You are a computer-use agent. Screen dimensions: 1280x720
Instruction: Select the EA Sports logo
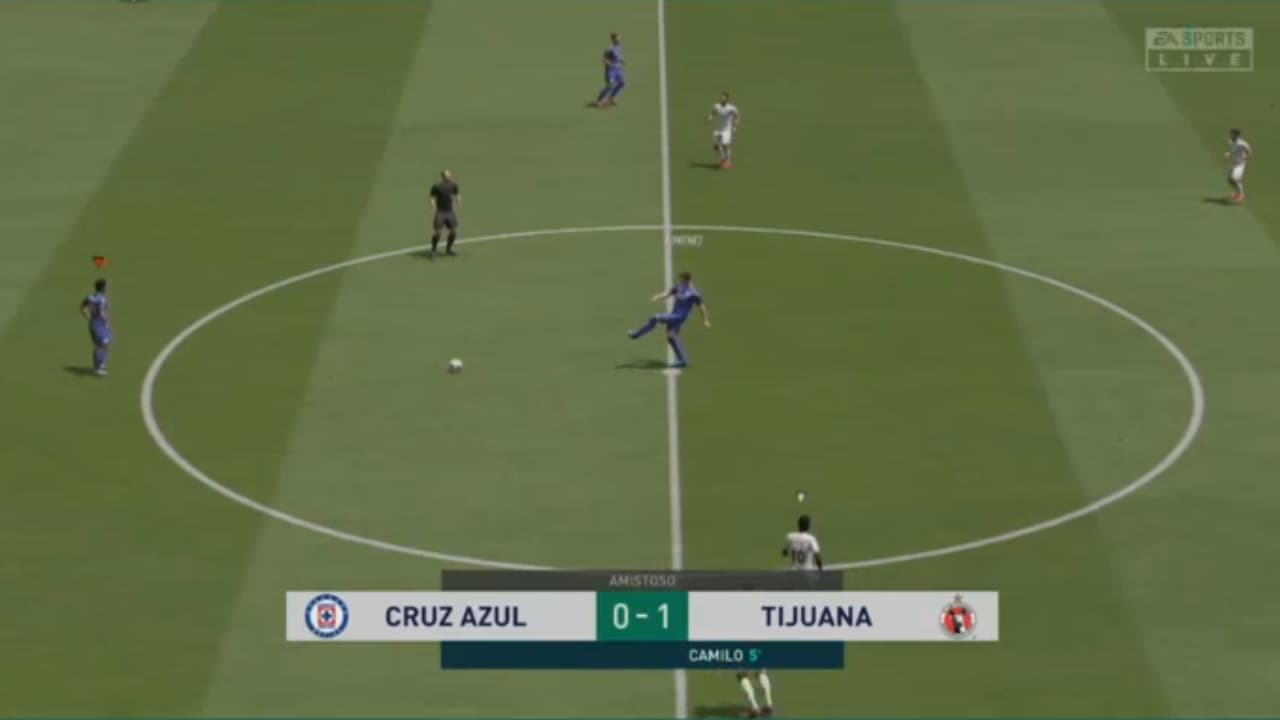[1196, 38]
